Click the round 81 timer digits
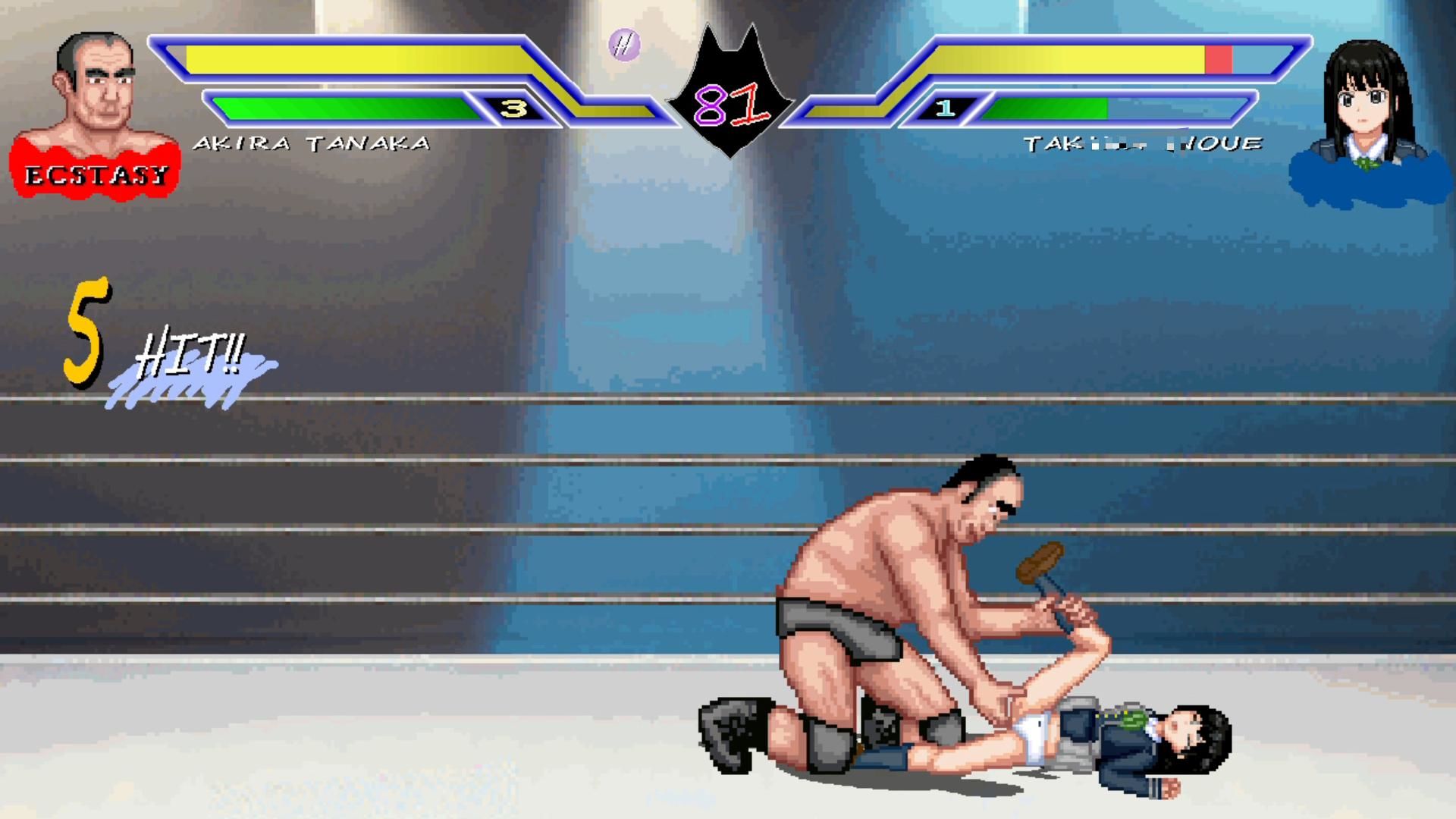 coord(730,106)
